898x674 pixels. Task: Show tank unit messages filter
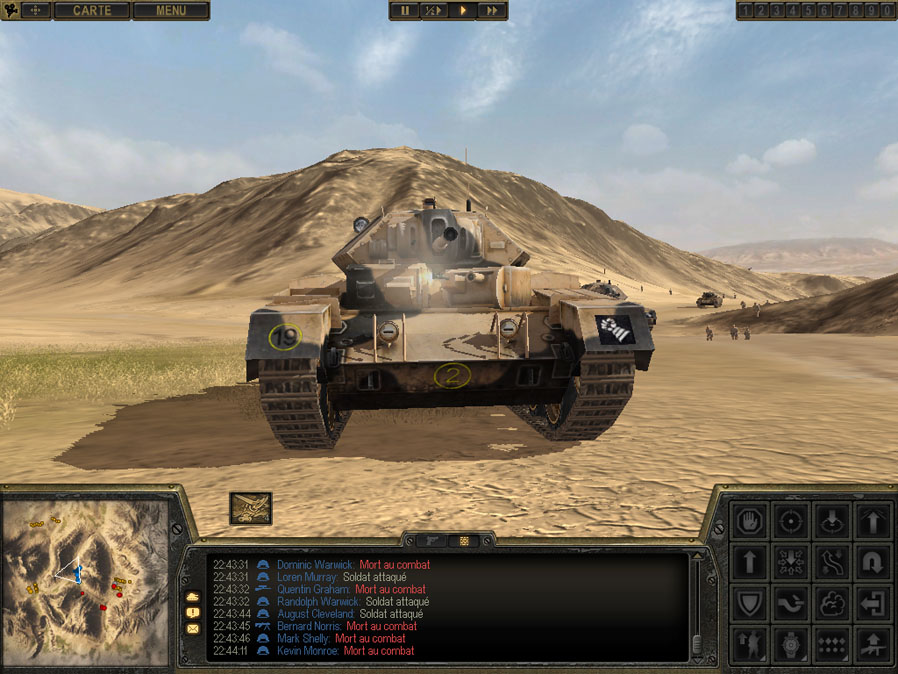point(192,596)
